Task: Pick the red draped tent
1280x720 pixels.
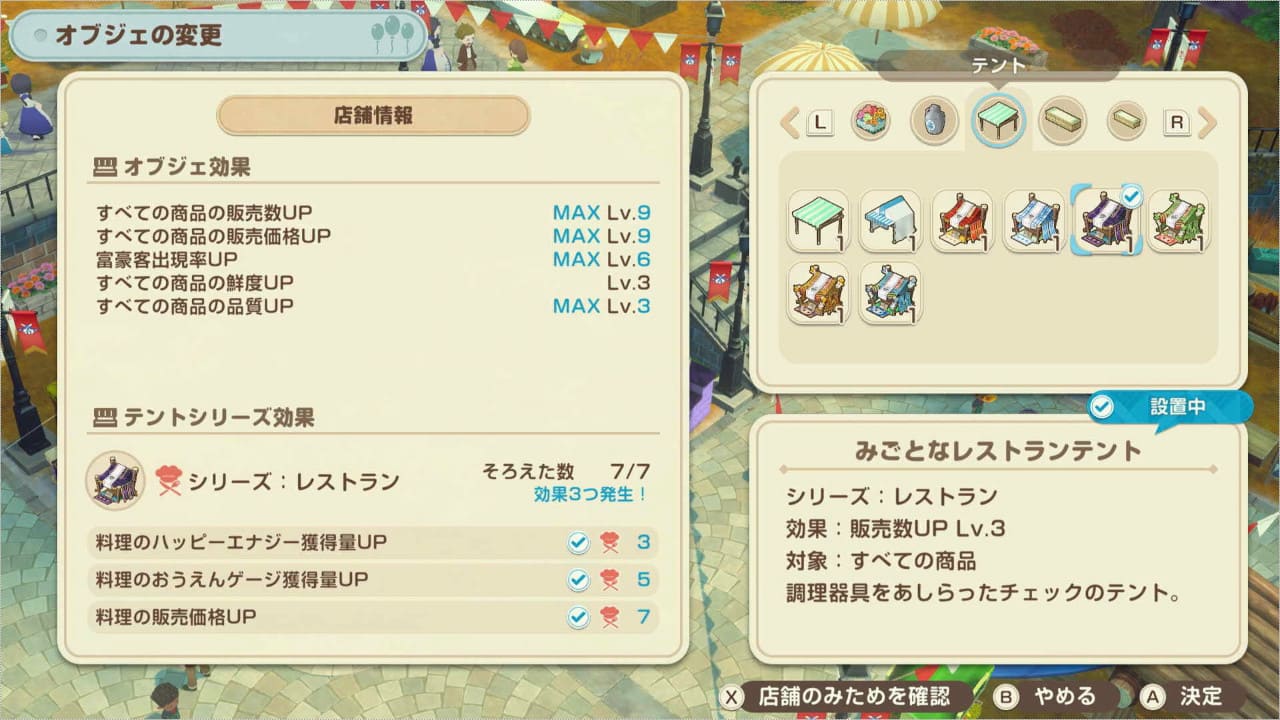Action: coord(962,221)
